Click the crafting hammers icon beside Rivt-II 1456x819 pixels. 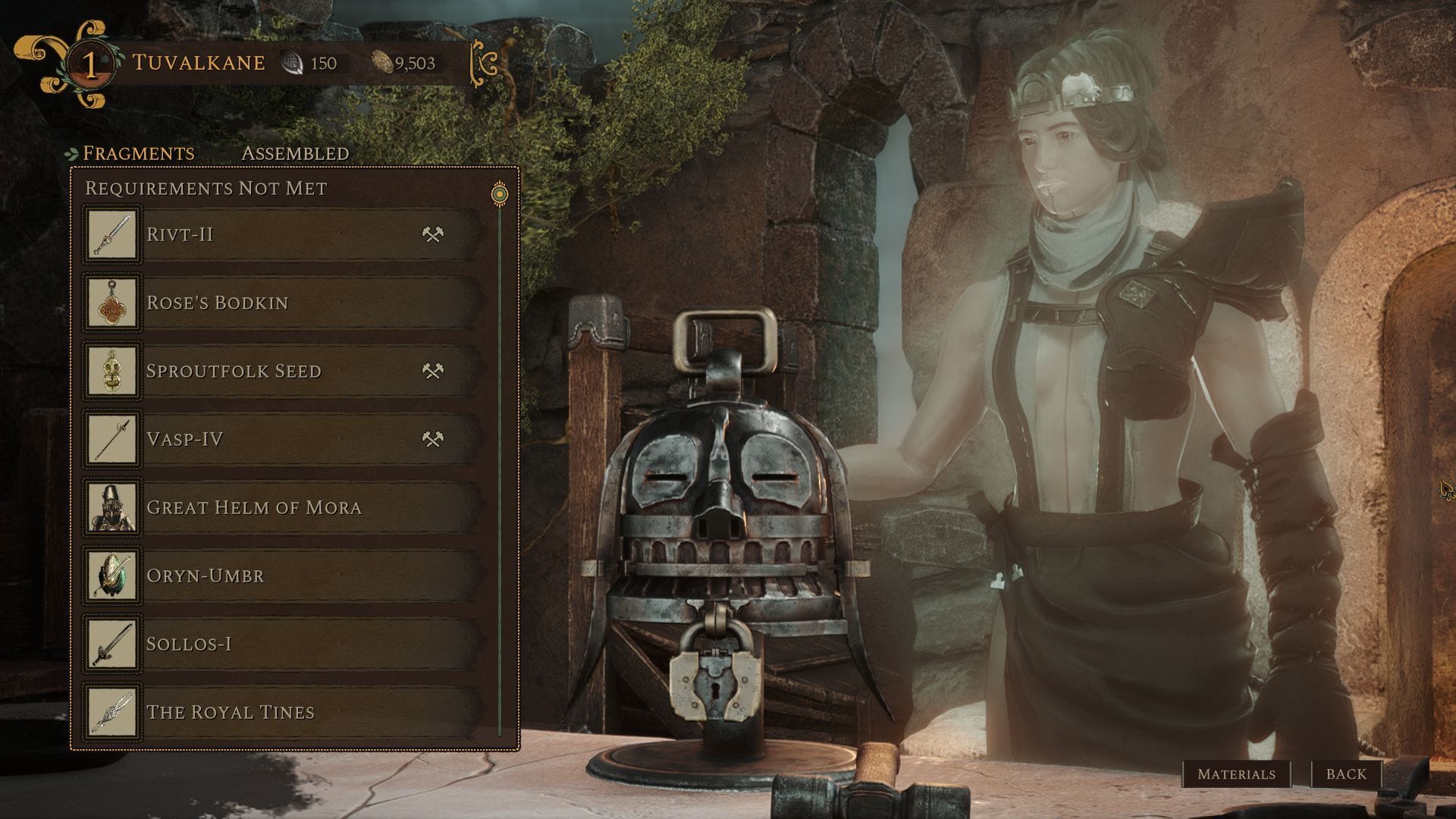point(433,234)
